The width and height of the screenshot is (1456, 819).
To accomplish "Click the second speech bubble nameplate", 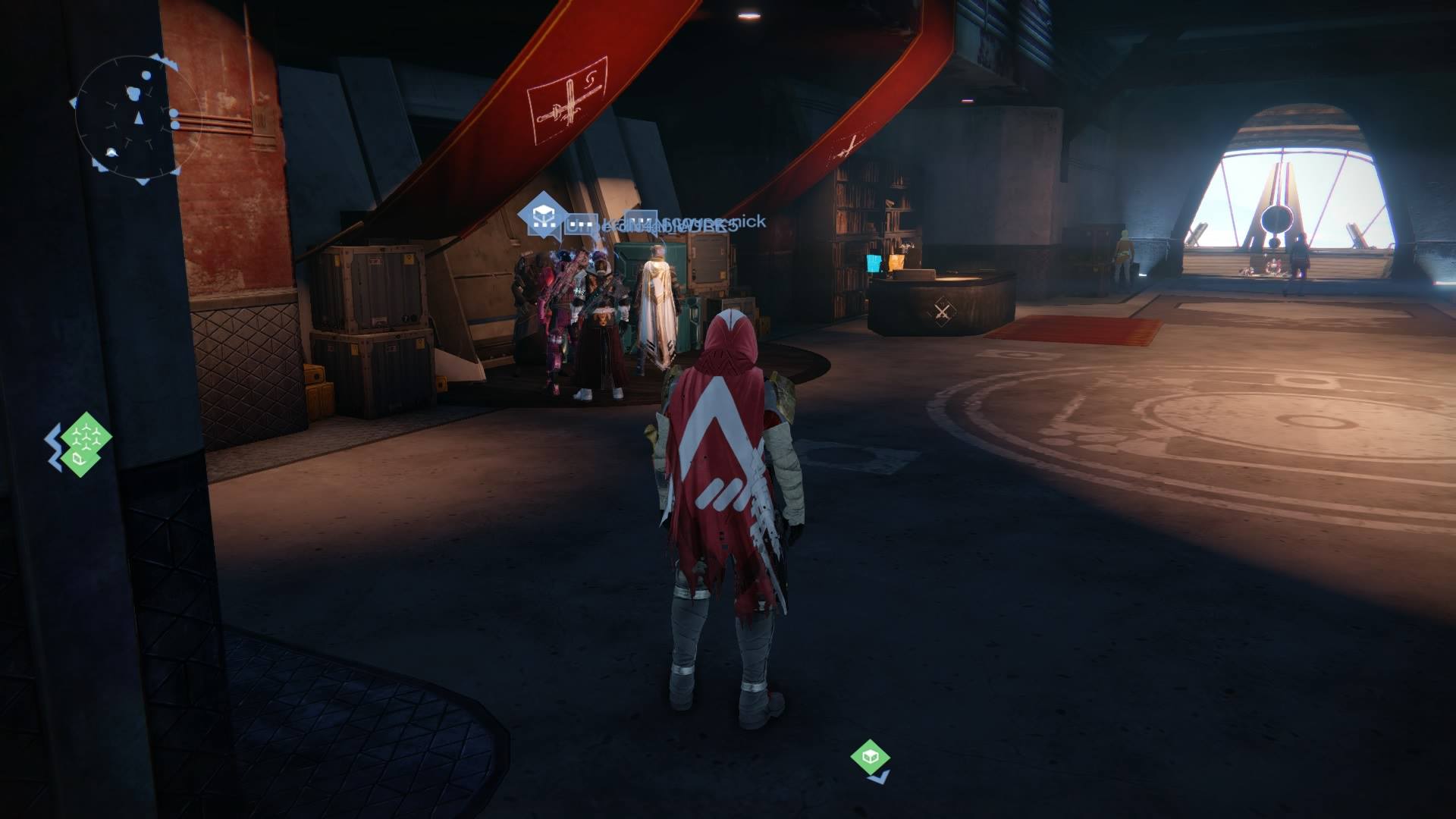I will coord(641,222).
